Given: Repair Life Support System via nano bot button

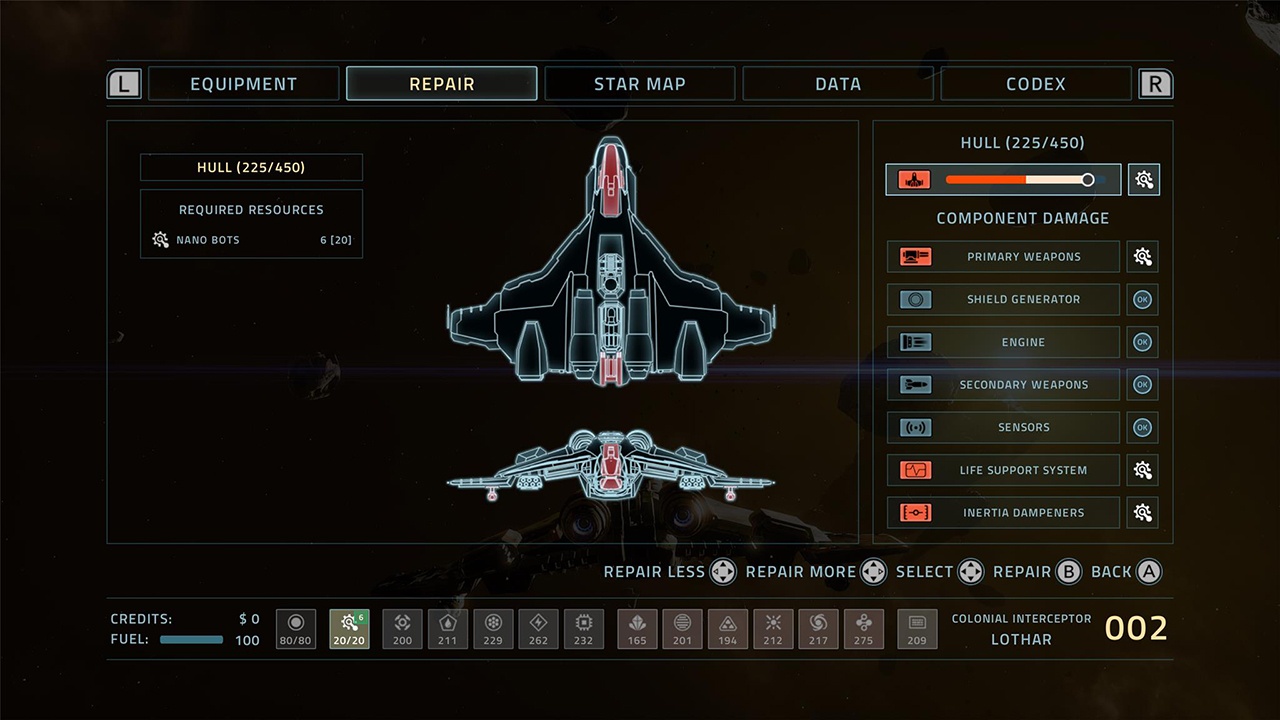Looking at the screenshot, I should 1143,470.
